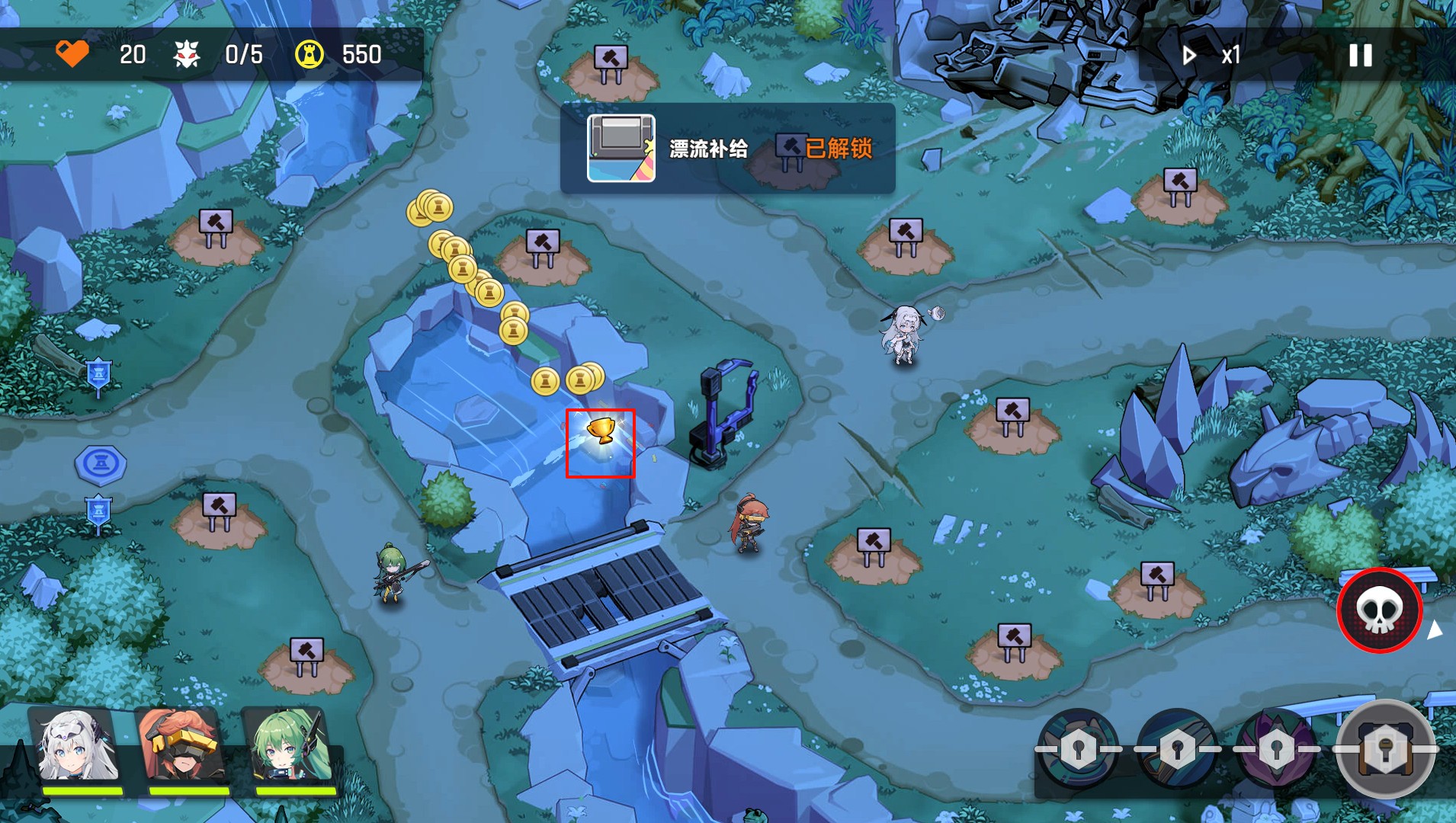The image size is (1456, 823).
Task: Open the red skull danger alert
Action: (x=1378, y=610)
